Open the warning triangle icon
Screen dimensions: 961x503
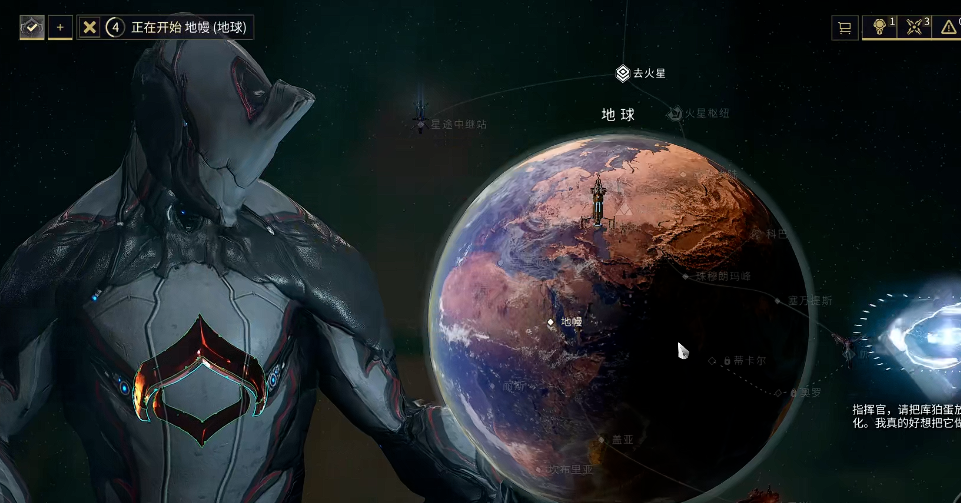tap(947, 28)
